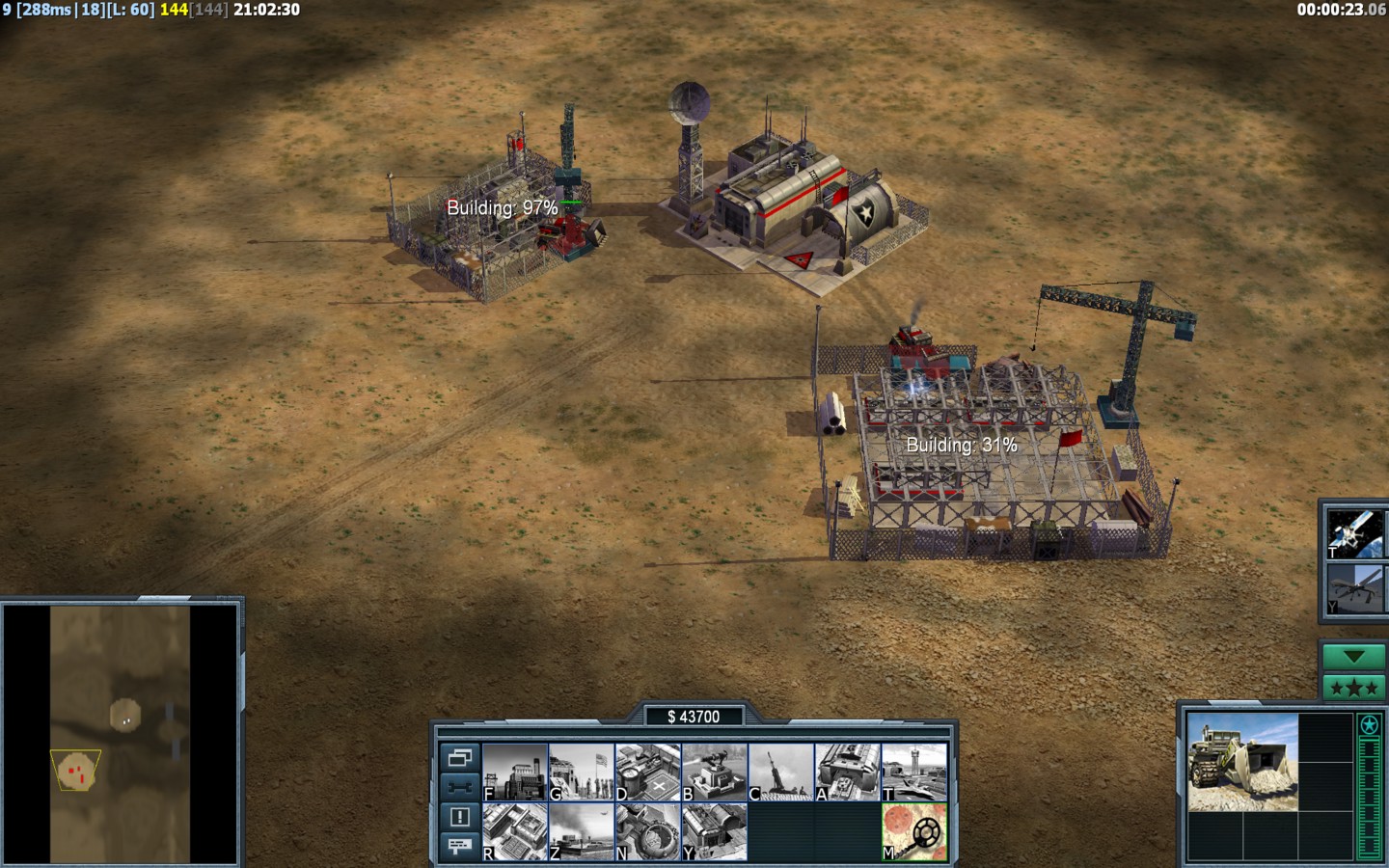Click the overlapping windows button
The image size is (1389, 868).
(460, 758)
